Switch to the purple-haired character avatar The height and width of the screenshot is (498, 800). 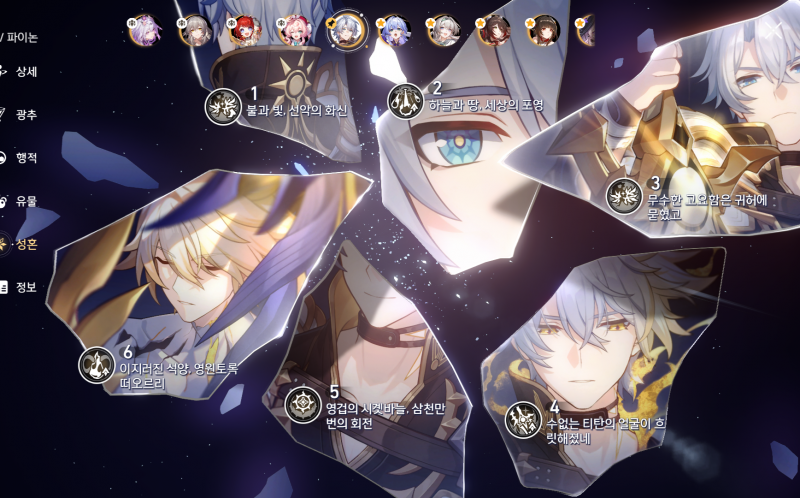tap(146, 30)
